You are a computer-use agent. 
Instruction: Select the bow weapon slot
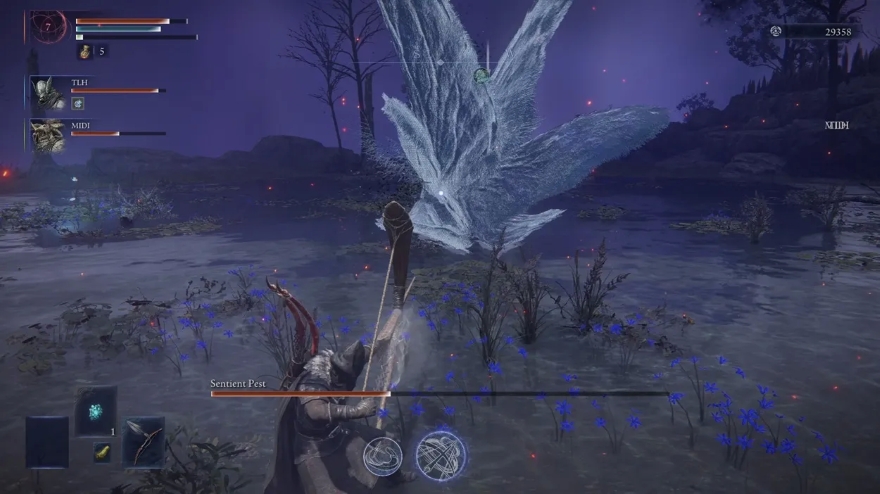point(143,442)
